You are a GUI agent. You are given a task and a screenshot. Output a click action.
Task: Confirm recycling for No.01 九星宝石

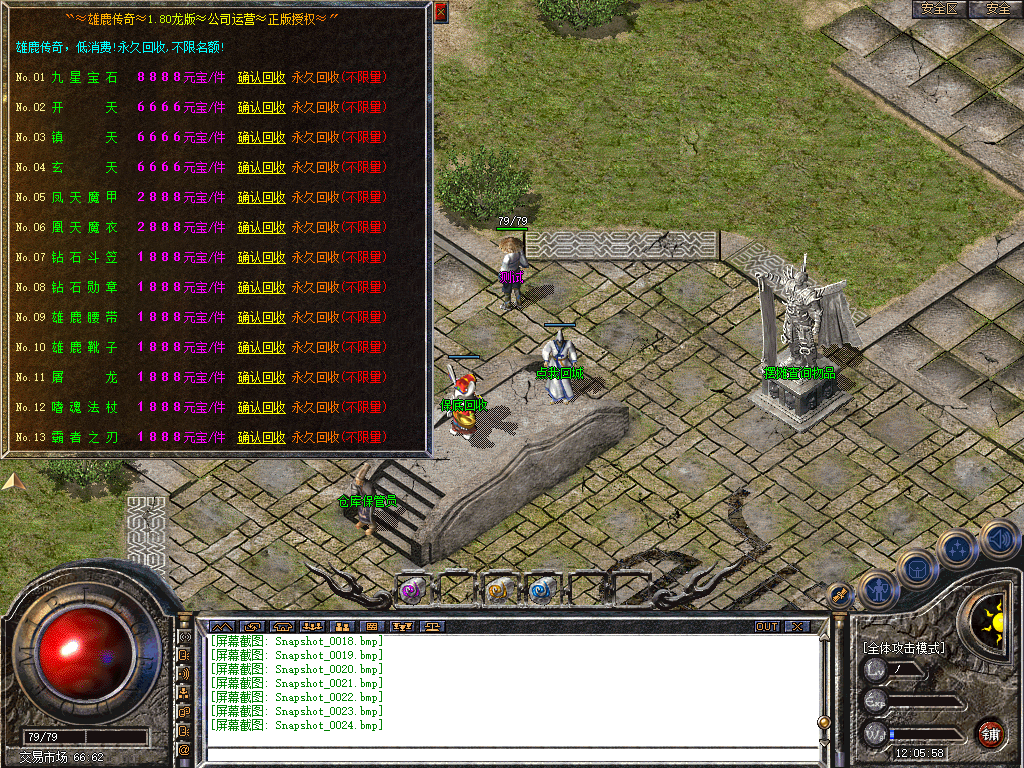point(261,78)
